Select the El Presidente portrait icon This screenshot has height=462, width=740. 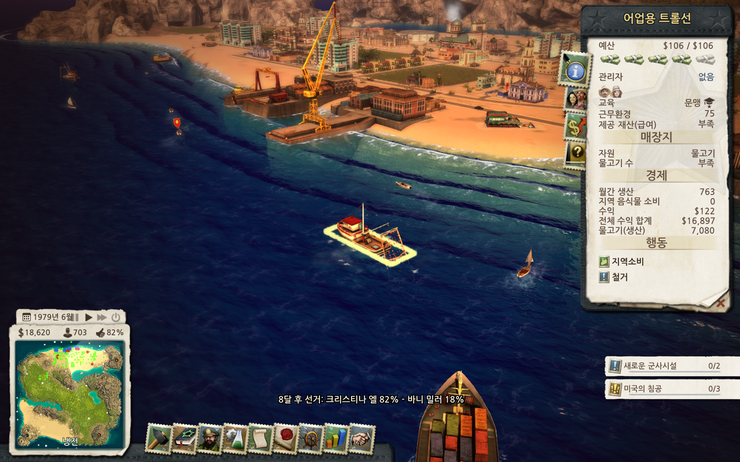coord(209,437)
